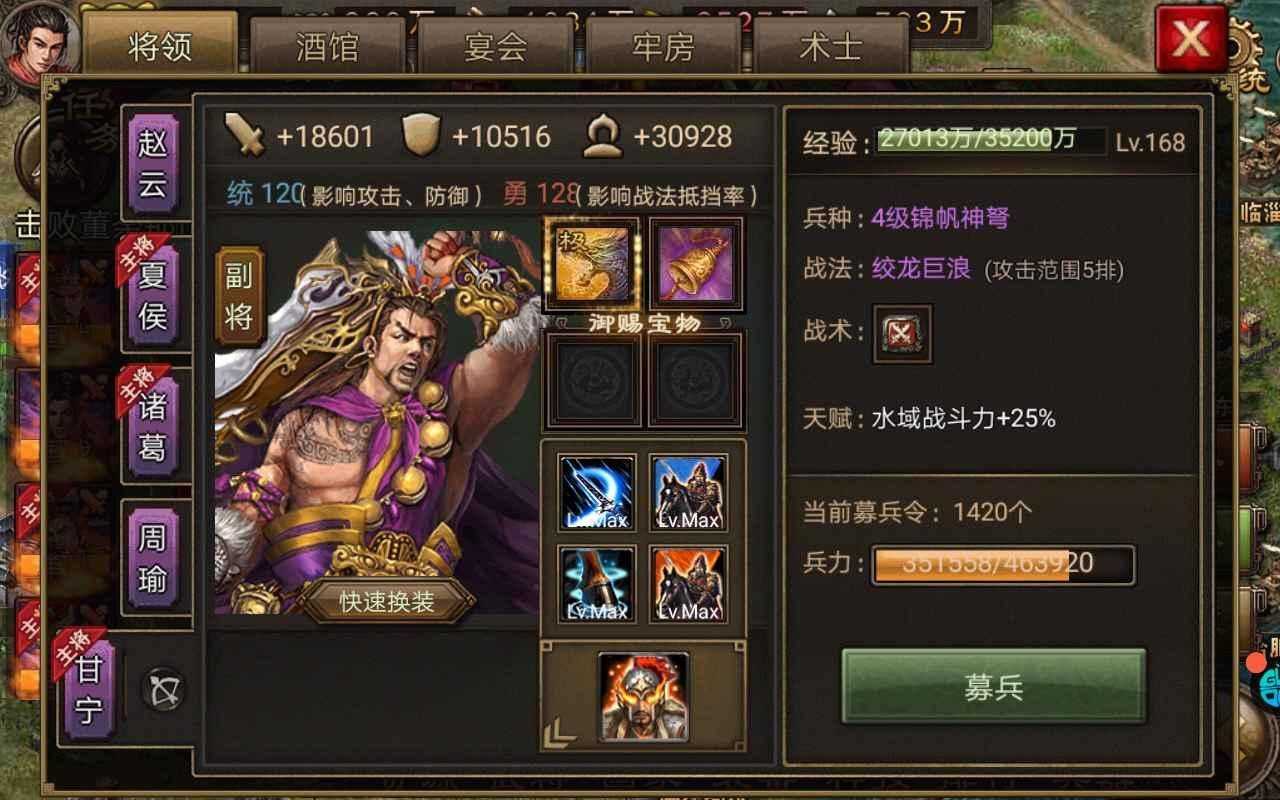Viewport: 1280px width, 800px height.
Task: Click the crossbow icon below 甘宁
Action: coord(160,686)
